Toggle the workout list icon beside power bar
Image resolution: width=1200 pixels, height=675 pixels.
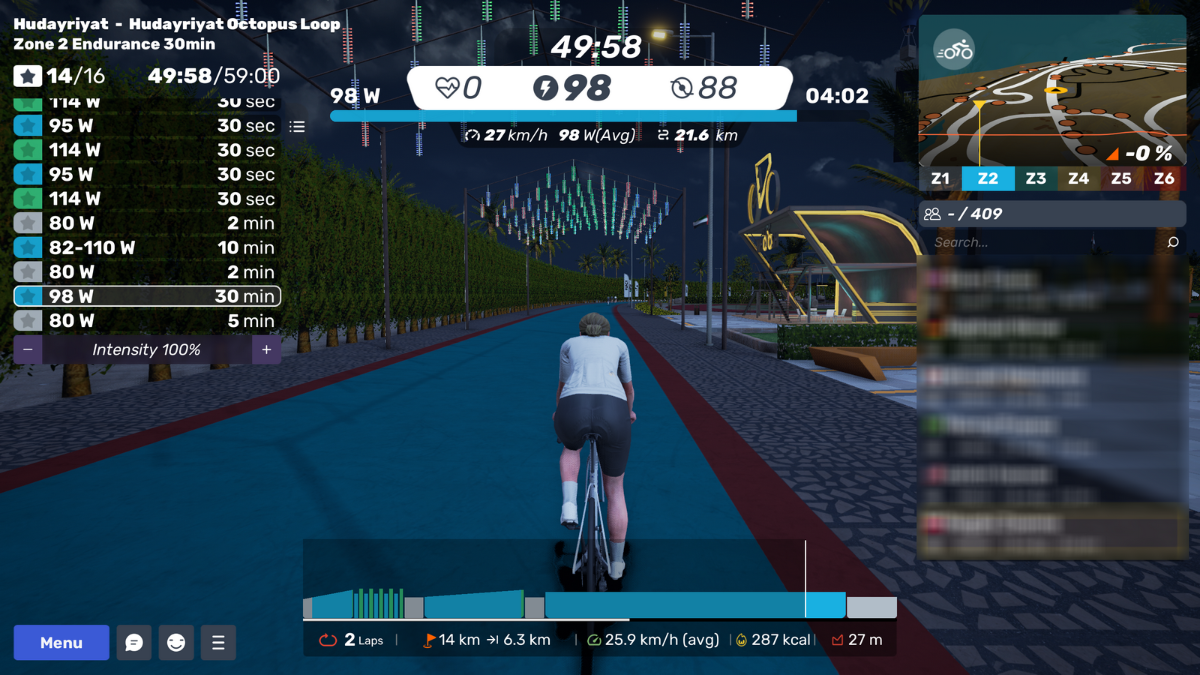pyautogui.click(x=297, y=127)
